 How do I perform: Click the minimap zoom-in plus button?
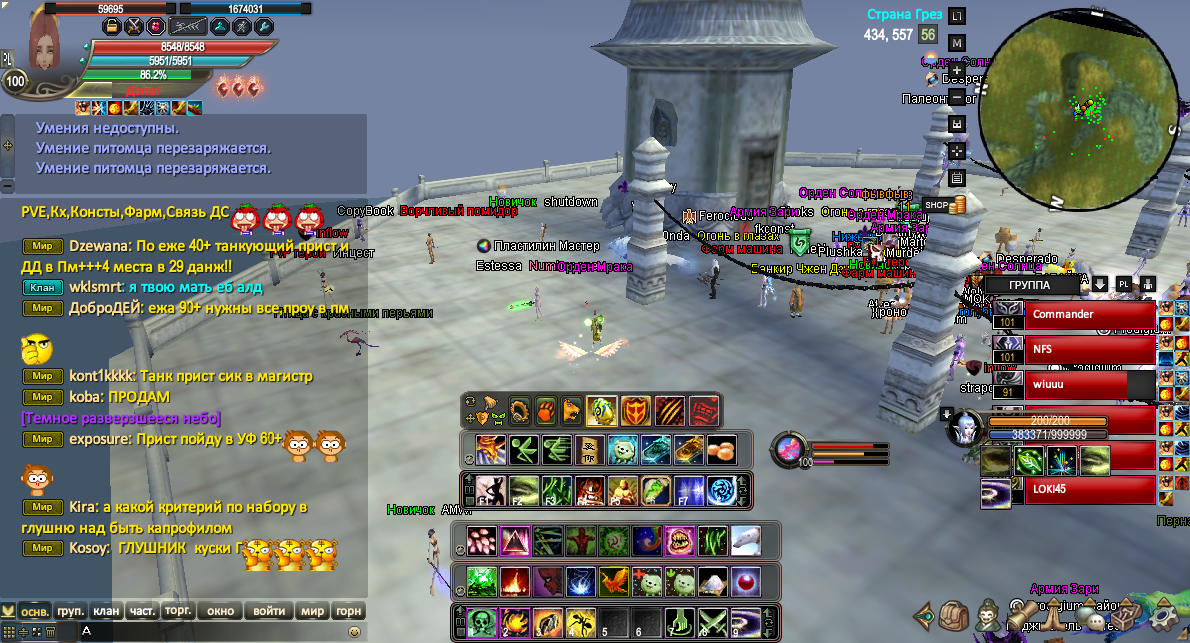[957, 71]
